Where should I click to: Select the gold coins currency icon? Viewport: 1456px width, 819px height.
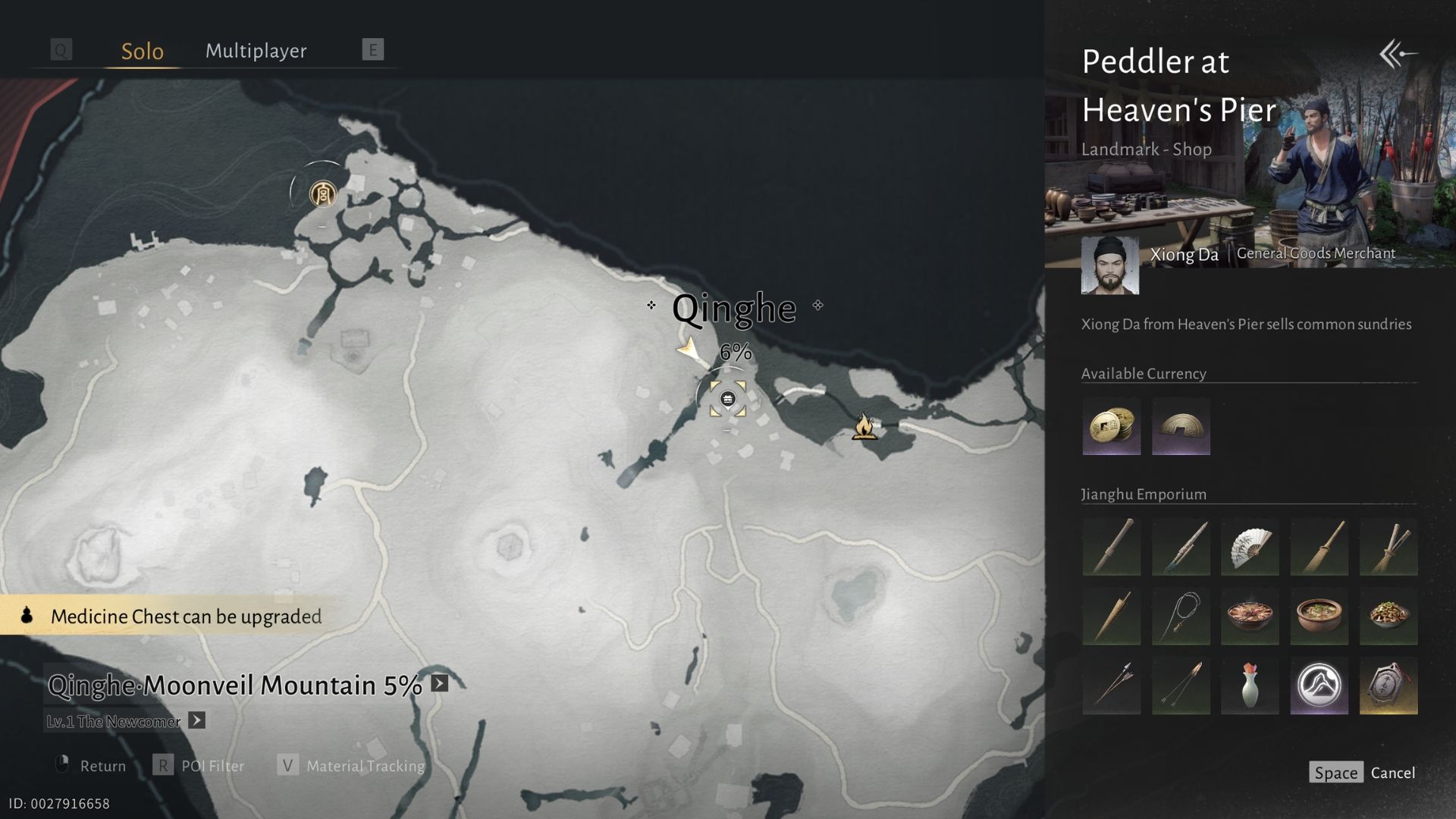point(1111,426)
